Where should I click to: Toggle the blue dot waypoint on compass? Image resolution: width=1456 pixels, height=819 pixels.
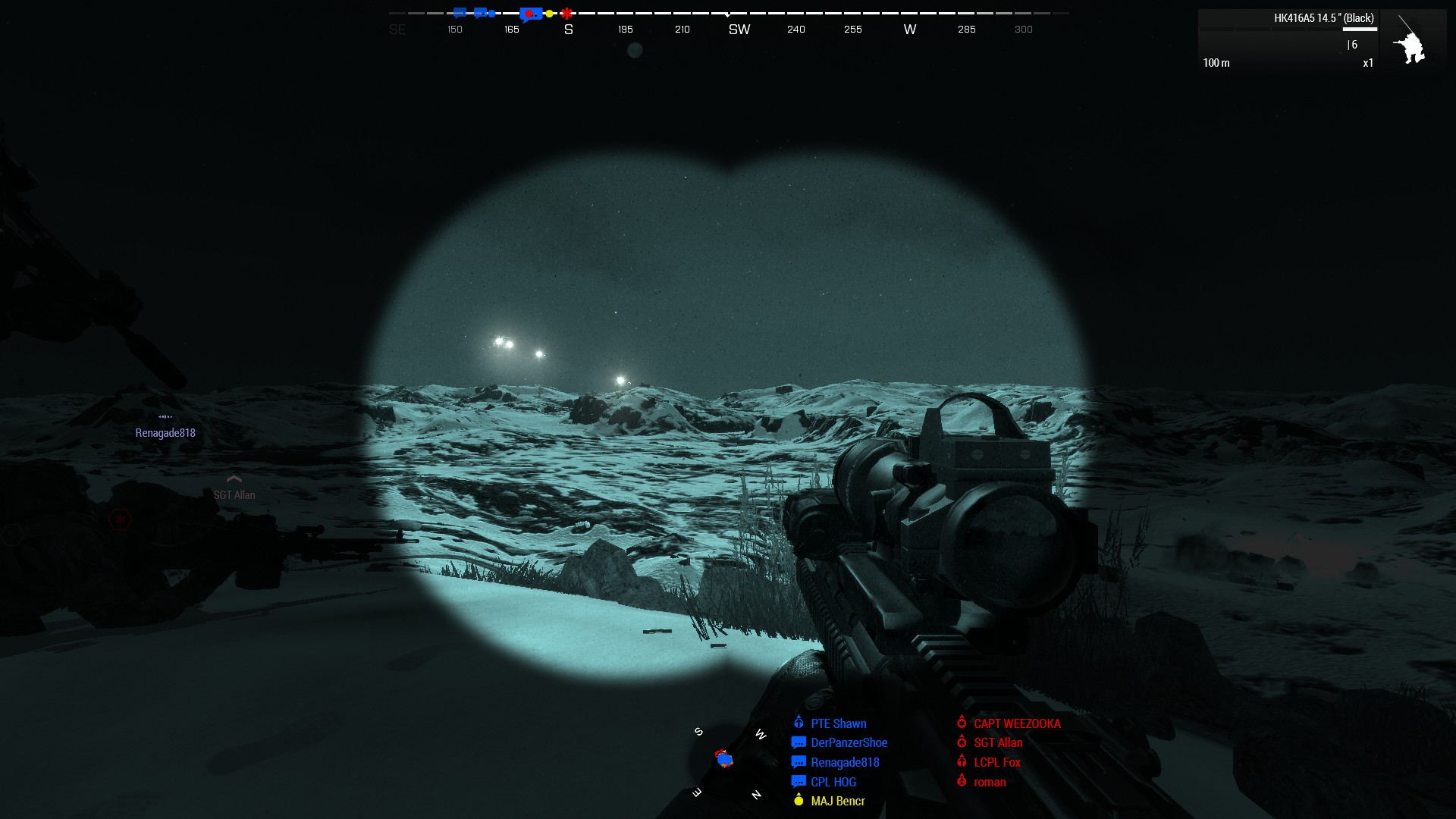point(492,13)
